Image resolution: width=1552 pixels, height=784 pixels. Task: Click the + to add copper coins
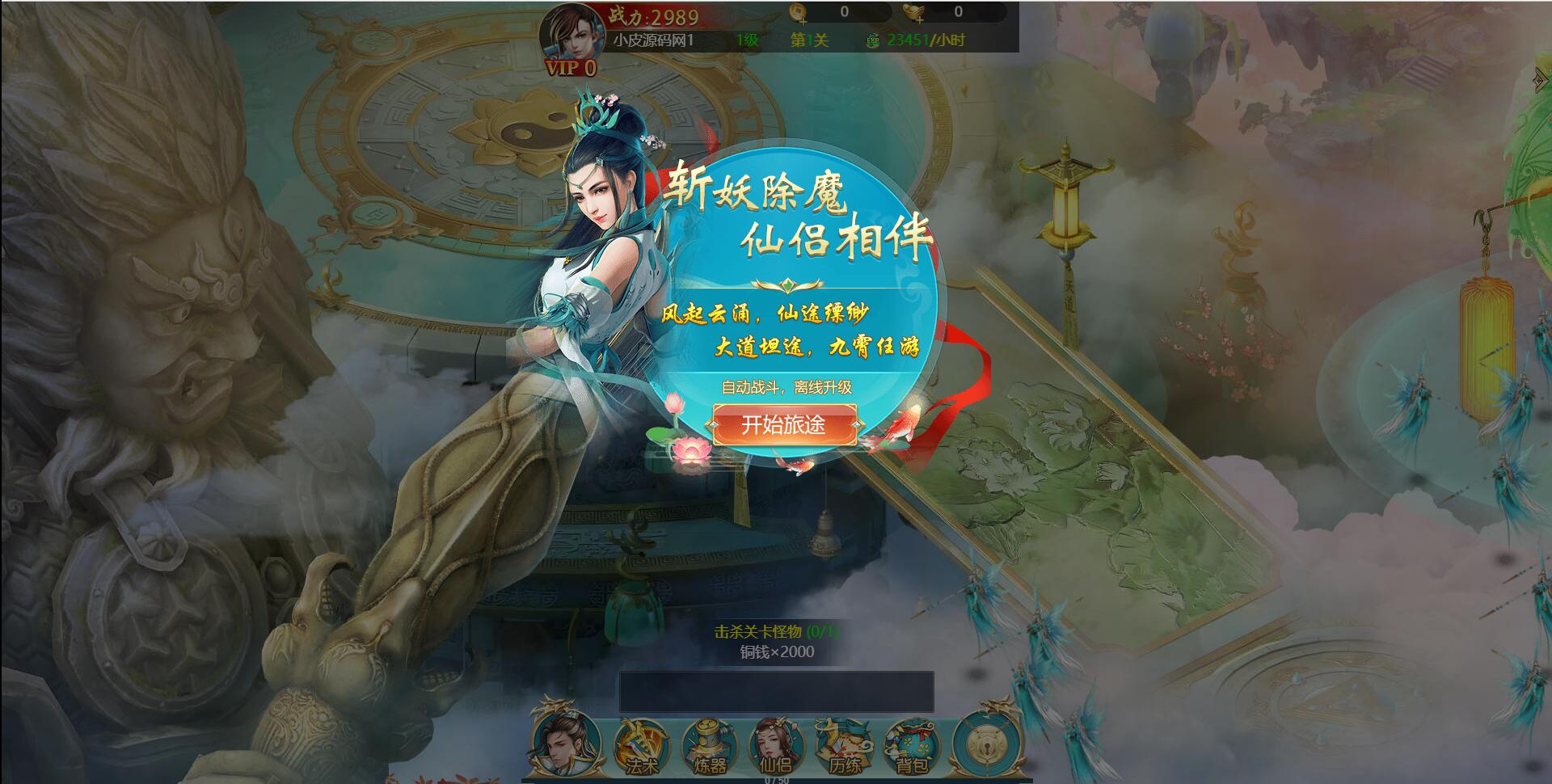[x=805, y=22]
